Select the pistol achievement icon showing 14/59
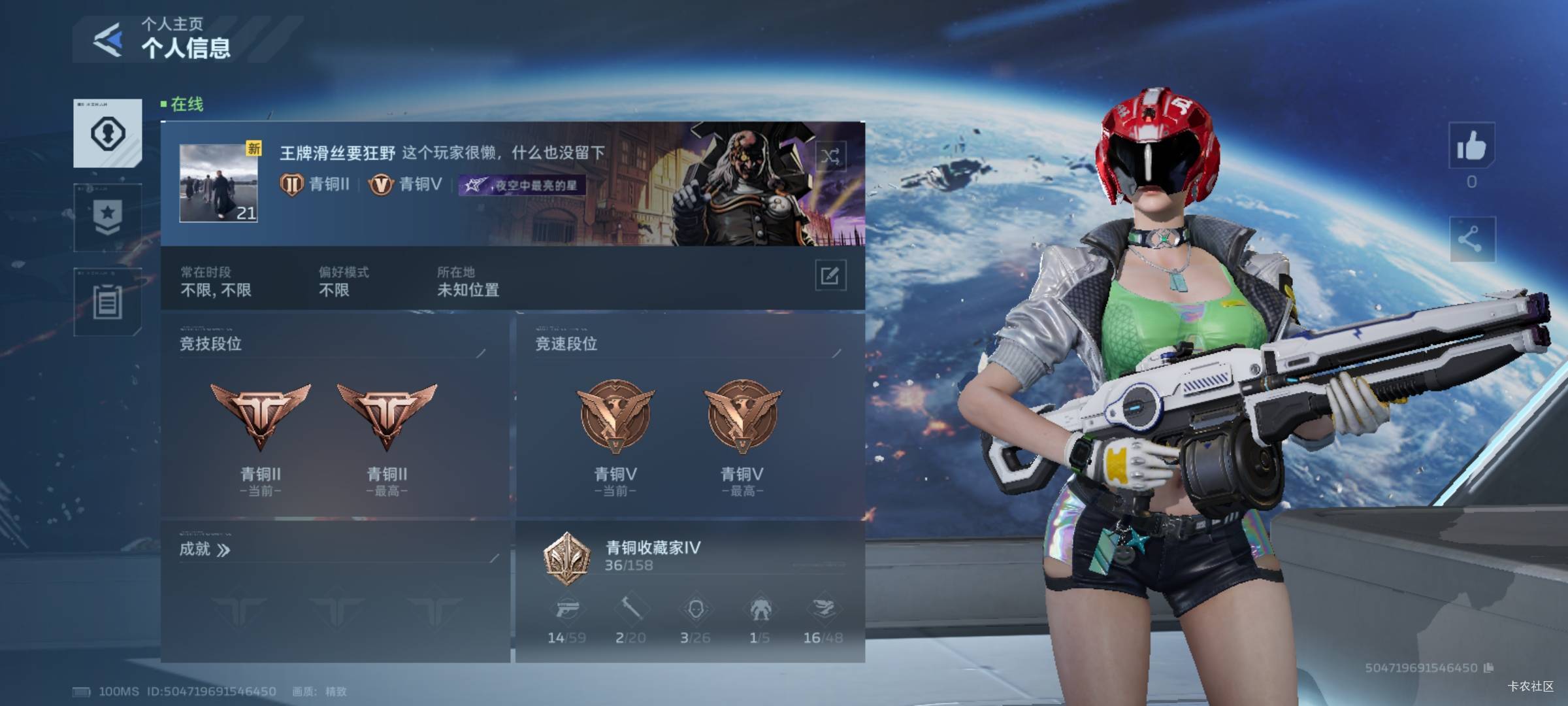The image size is (1568, 706). (x=569, y=610)
